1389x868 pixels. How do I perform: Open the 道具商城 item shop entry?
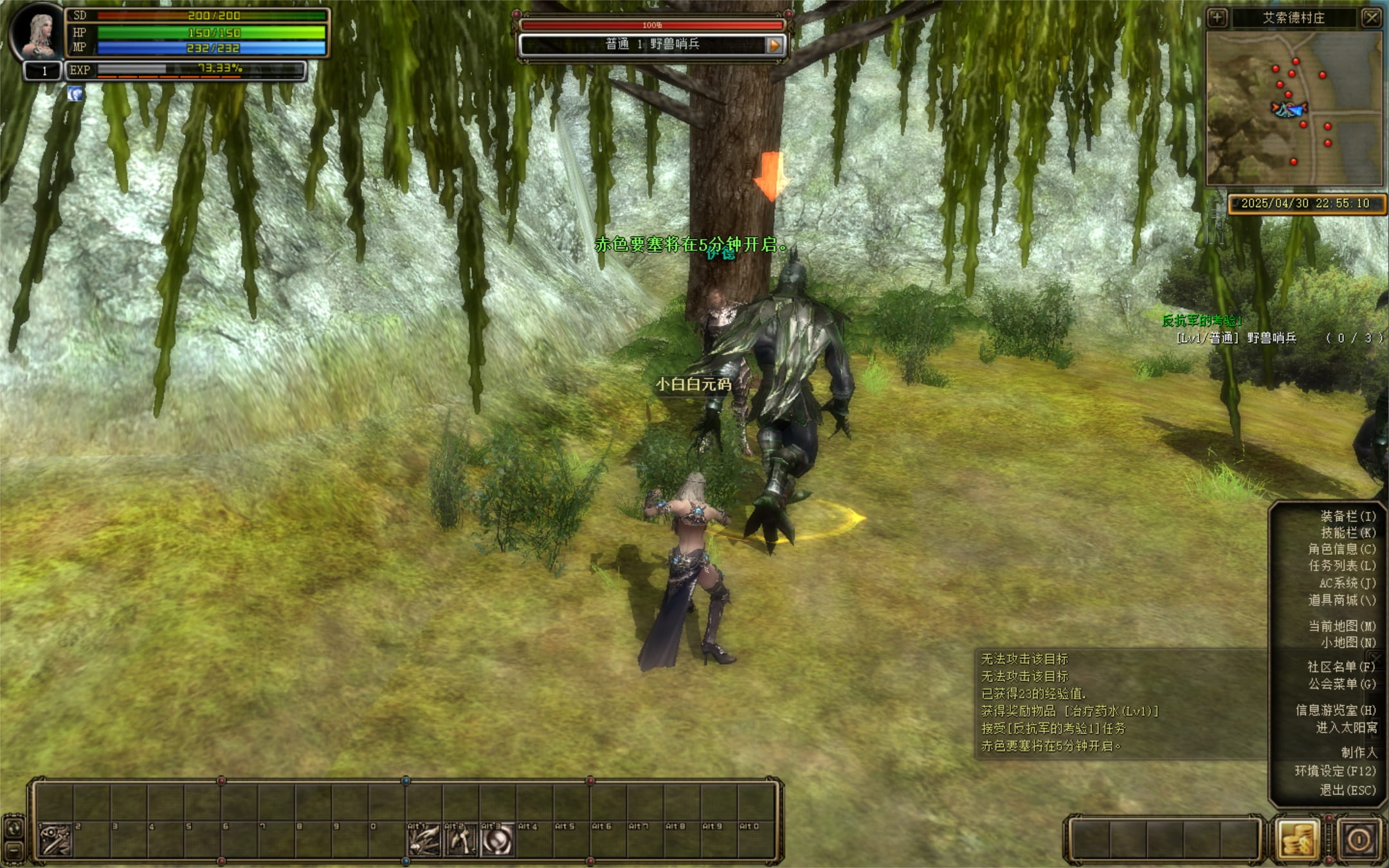pyautogui.click(x=1341, y=600)
